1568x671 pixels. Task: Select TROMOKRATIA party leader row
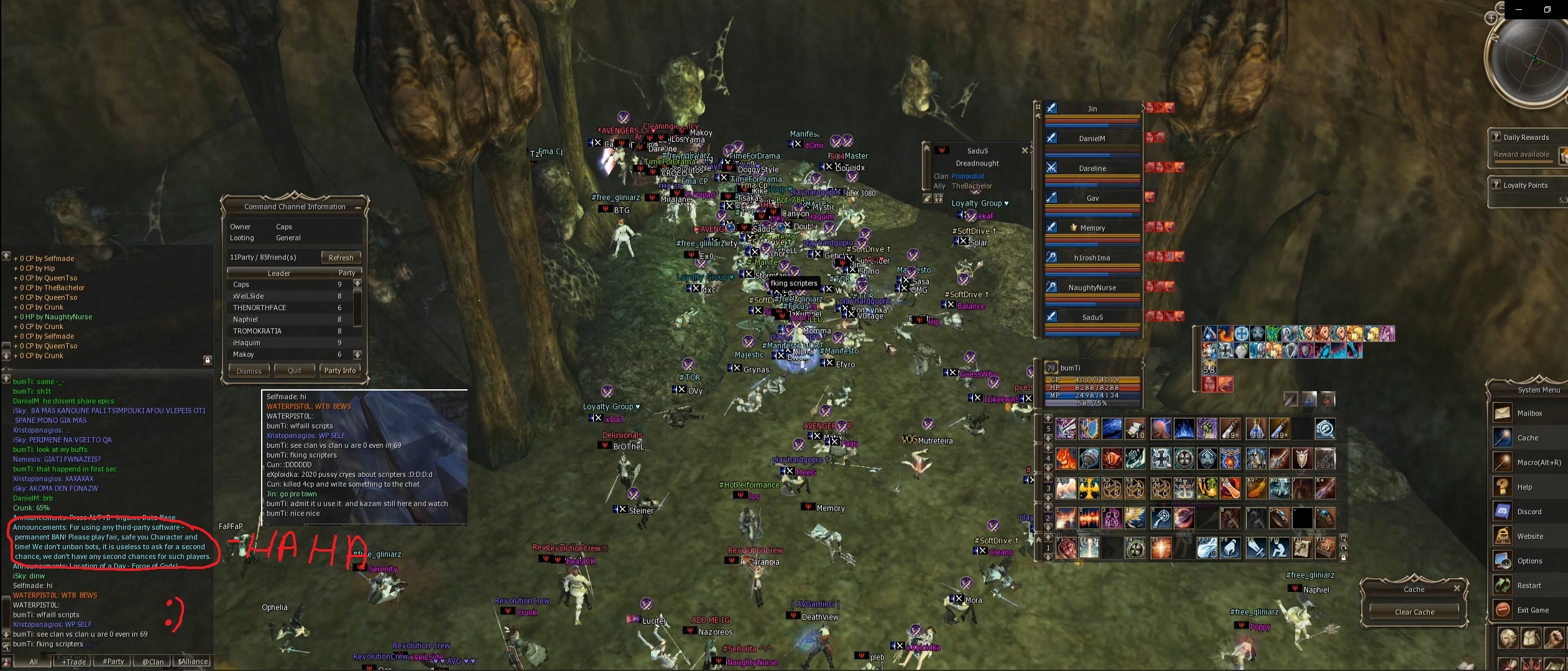click(x=257, y=331)
